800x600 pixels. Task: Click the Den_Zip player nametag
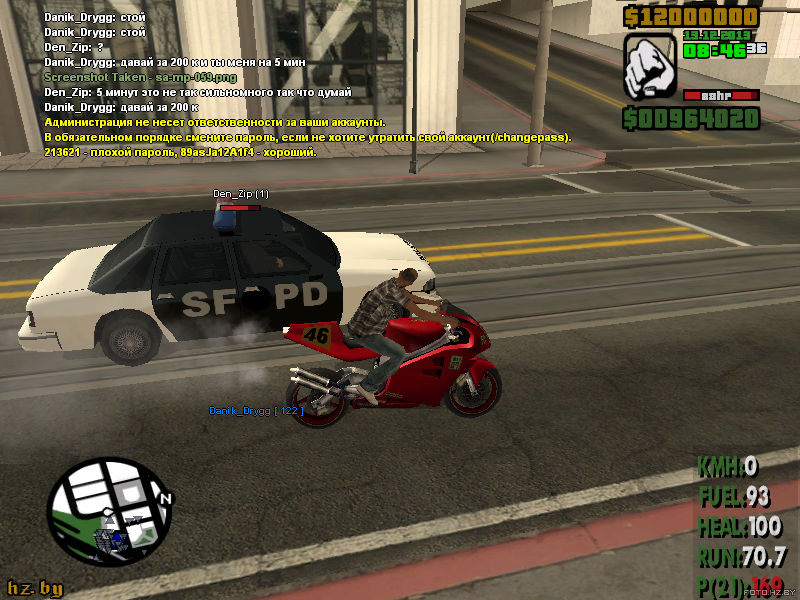click(x=240, y=193)
